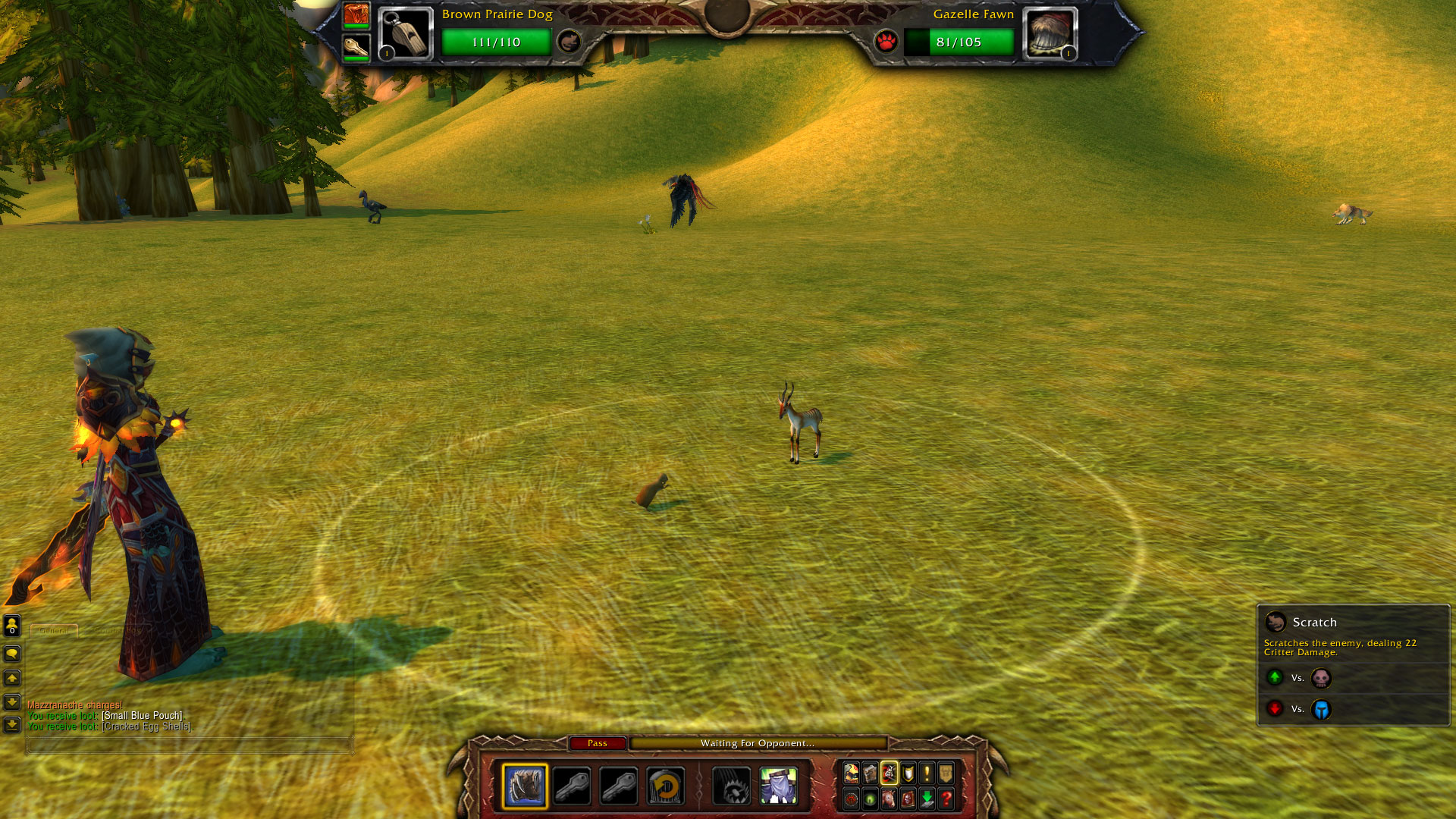Use the Scratch claw ability

point(525,786)
